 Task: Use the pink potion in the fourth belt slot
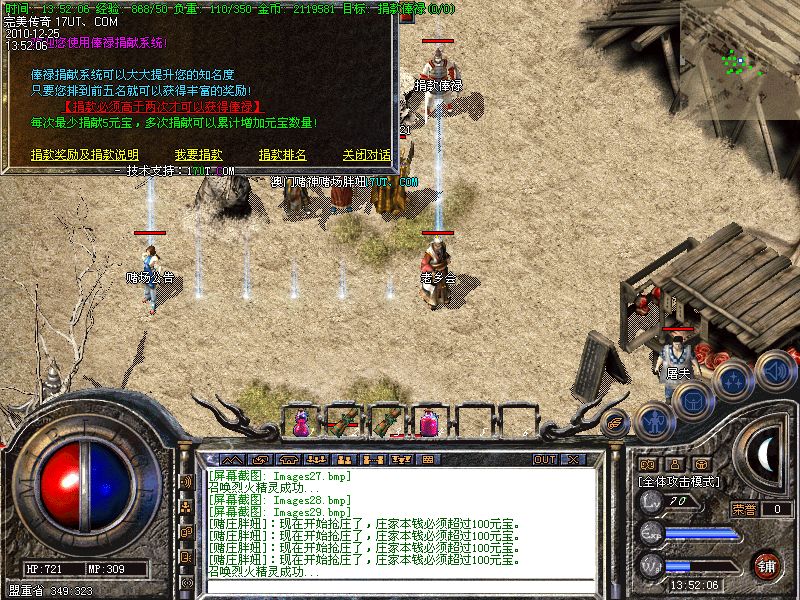[x=429, y=423]
